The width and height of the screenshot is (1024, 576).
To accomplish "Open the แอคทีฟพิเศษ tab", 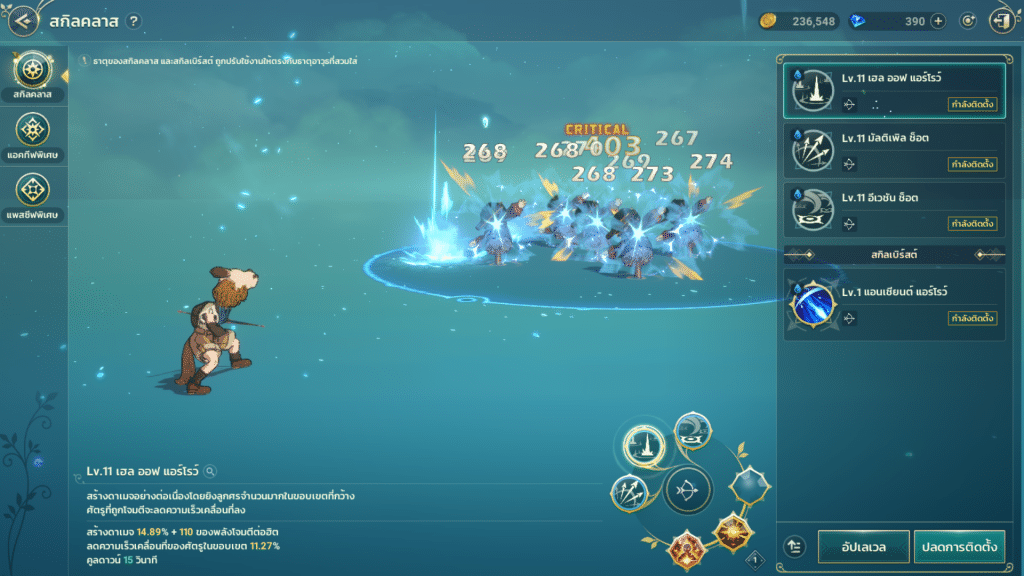I will [33, 135].
